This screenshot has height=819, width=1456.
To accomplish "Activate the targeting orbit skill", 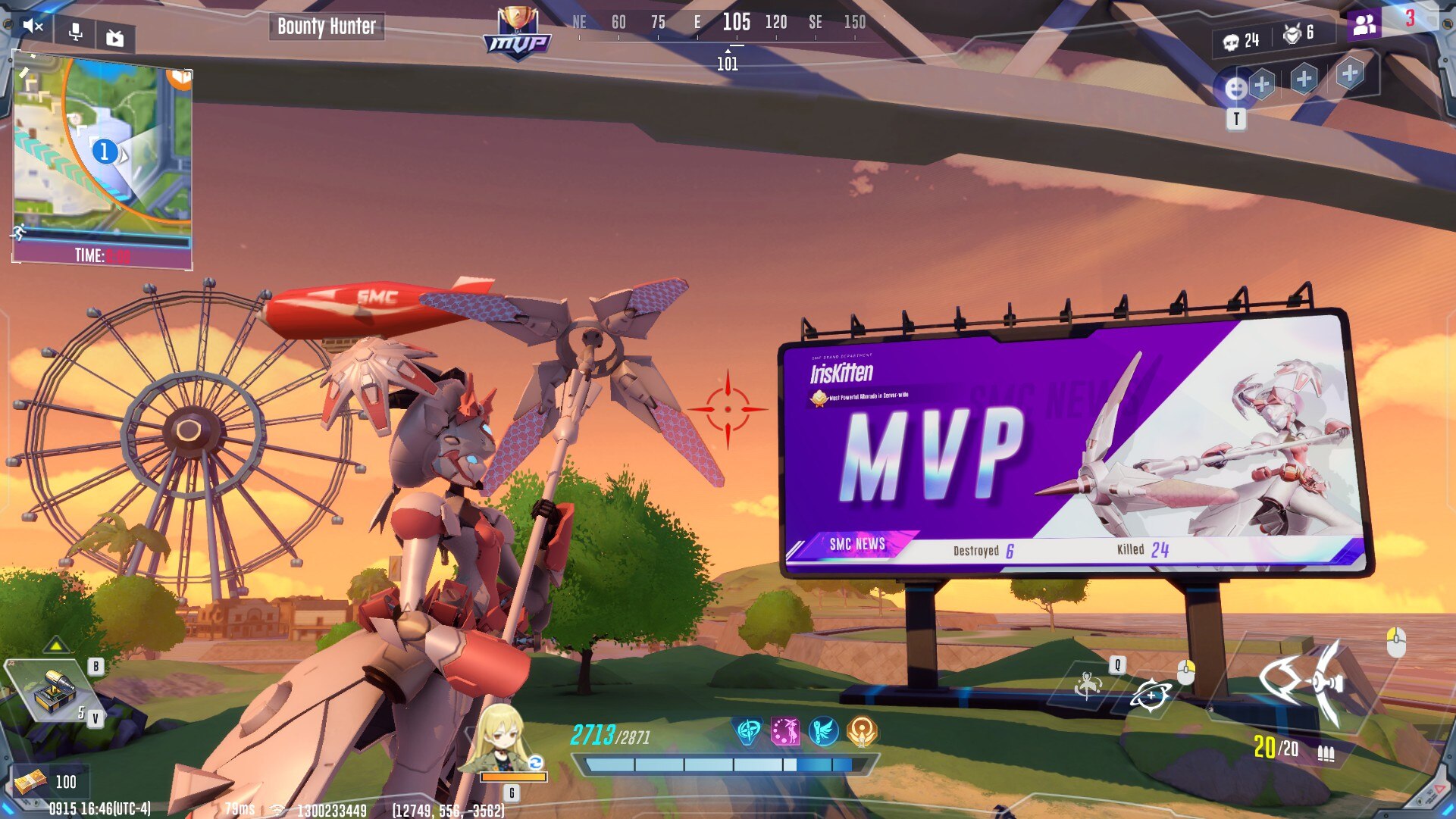I will 1151,694.
